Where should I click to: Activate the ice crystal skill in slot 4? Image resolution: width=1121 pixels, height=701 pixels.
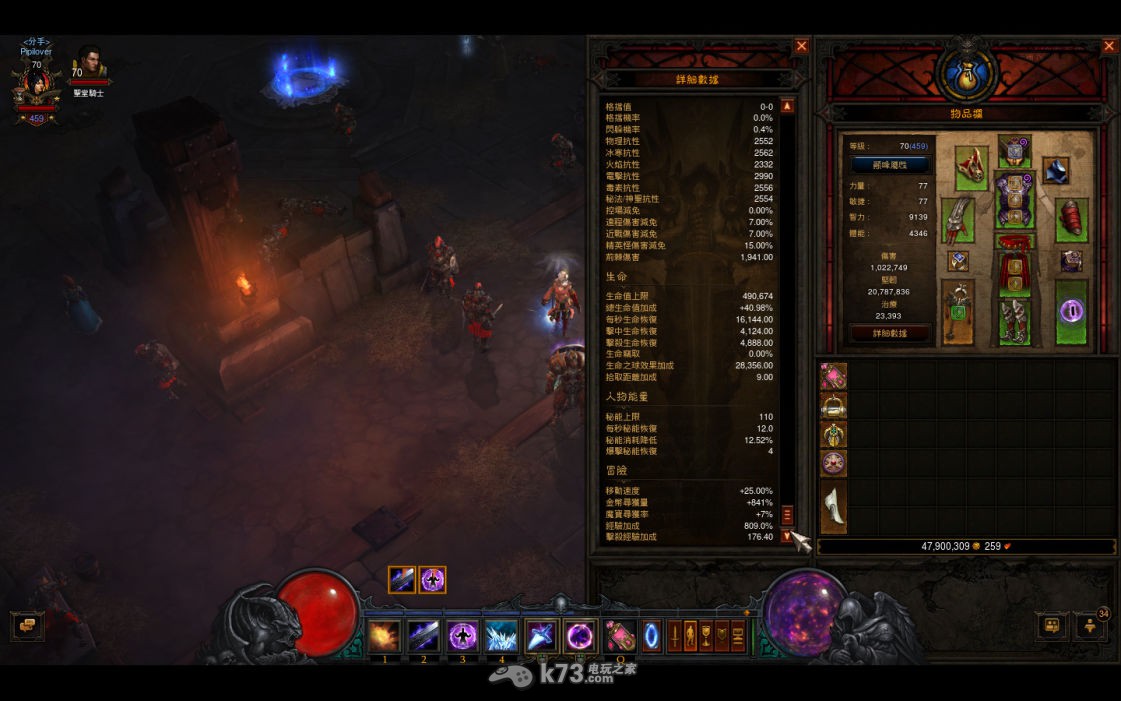[x=501, y=636]
